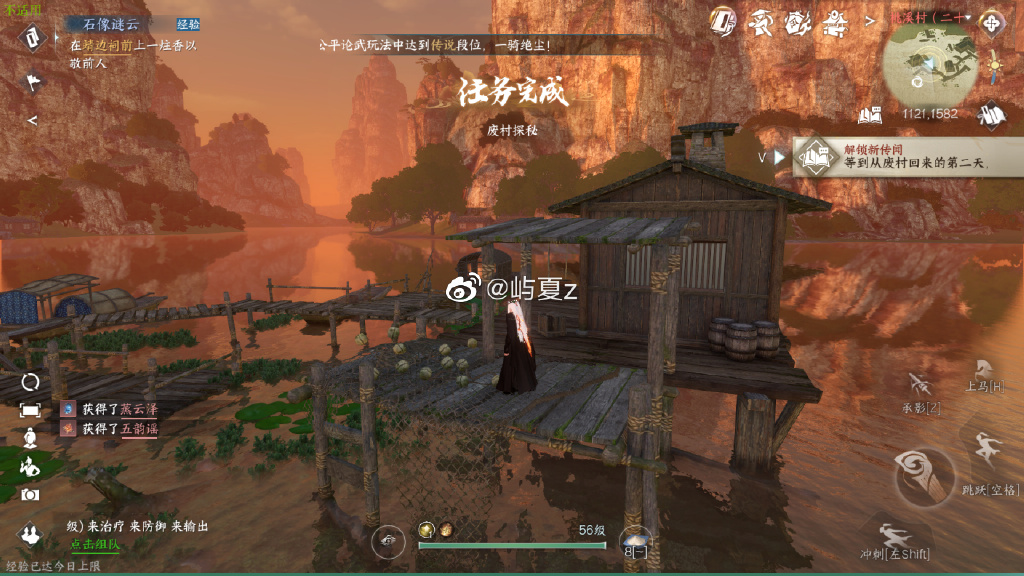Click the circular refresh arrows icon on the left
Viewport: 1024px width, 576px height.
31,382
